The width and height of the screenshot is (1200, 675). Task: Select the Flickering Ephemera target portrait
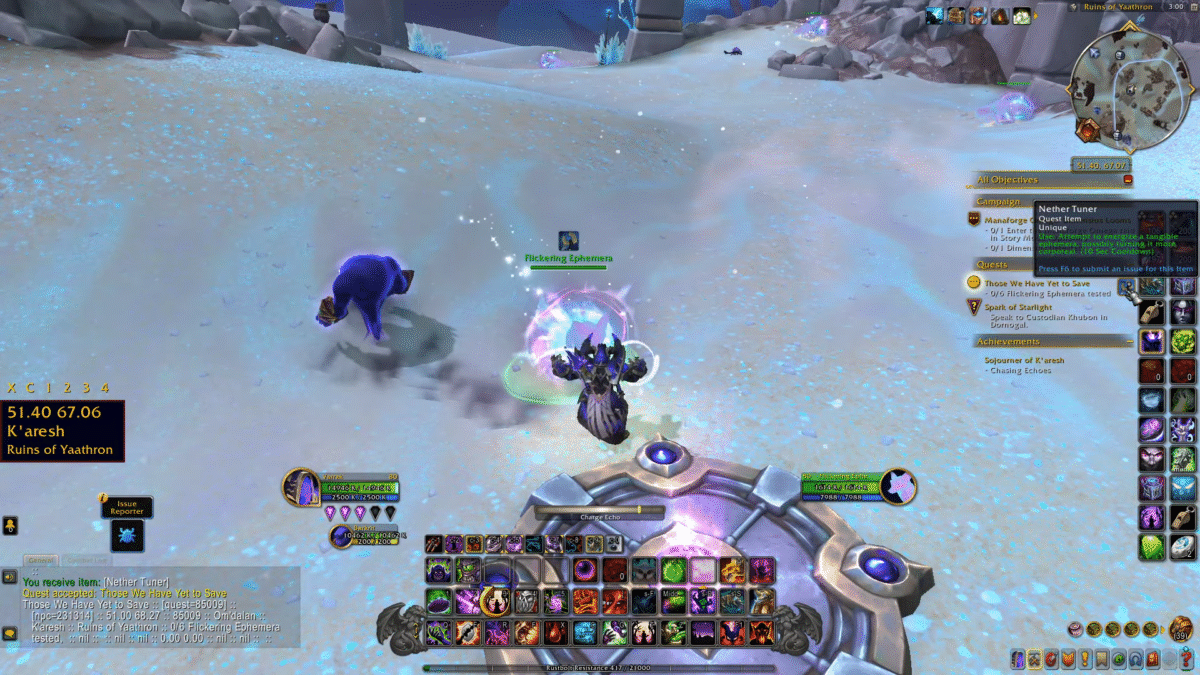click(x=899, y=487)
